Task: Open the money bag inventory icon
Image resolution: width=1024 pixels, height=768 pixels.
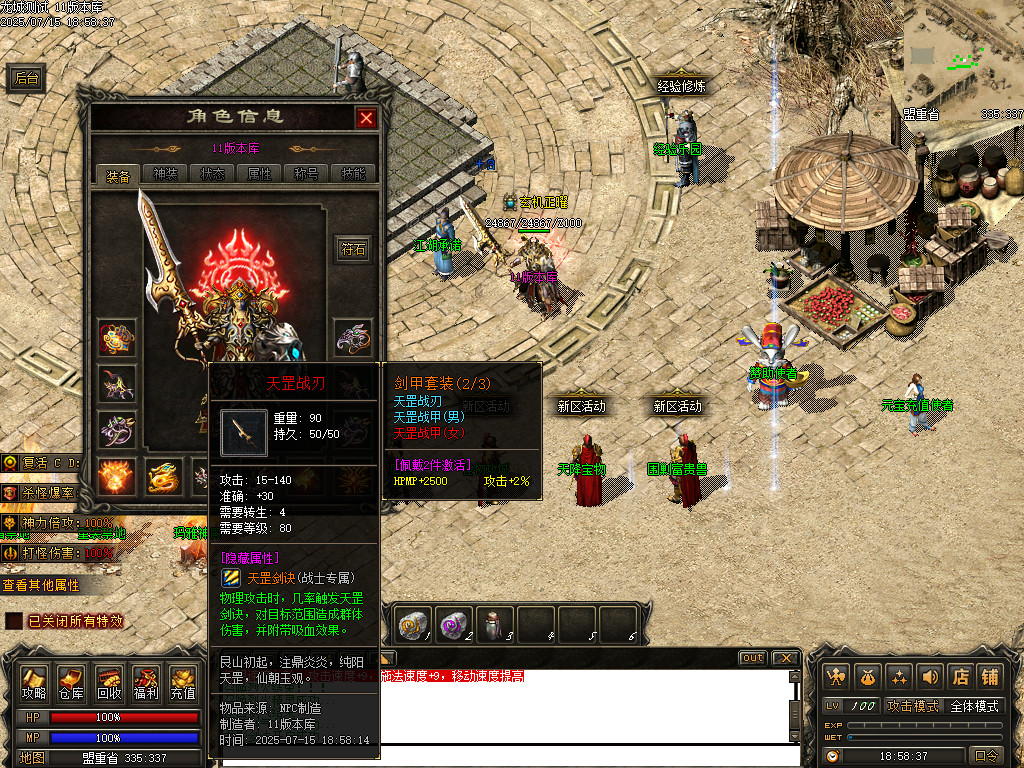Action: (868, 677)
